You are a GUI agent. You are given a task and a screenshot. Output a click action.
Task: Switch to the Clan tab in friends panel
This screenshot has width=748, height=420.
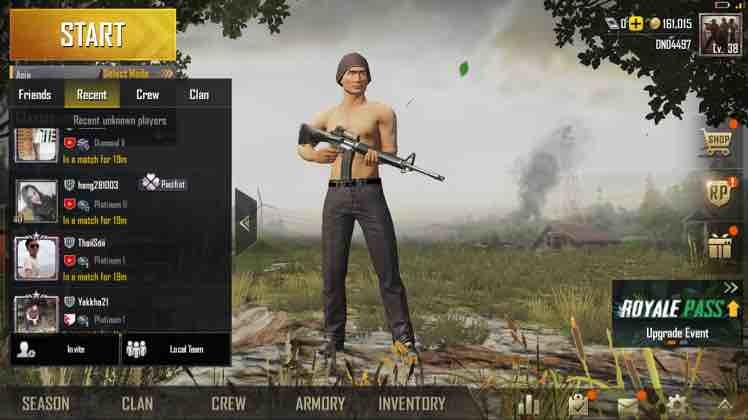199,95
